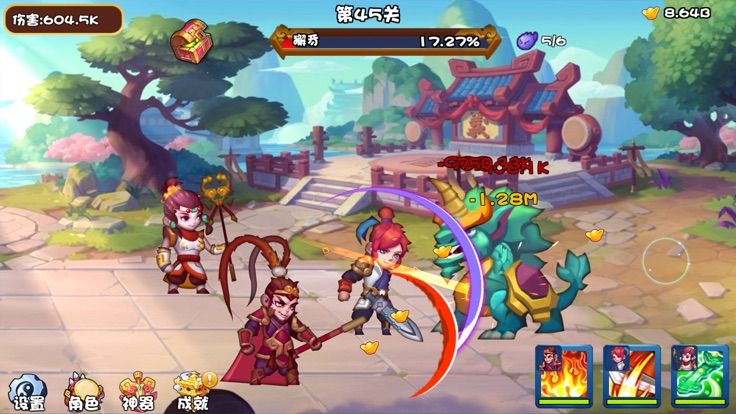Tap the purple demon mask icon
The width and height of the screenshot is (736, 414).
point(527,40)
